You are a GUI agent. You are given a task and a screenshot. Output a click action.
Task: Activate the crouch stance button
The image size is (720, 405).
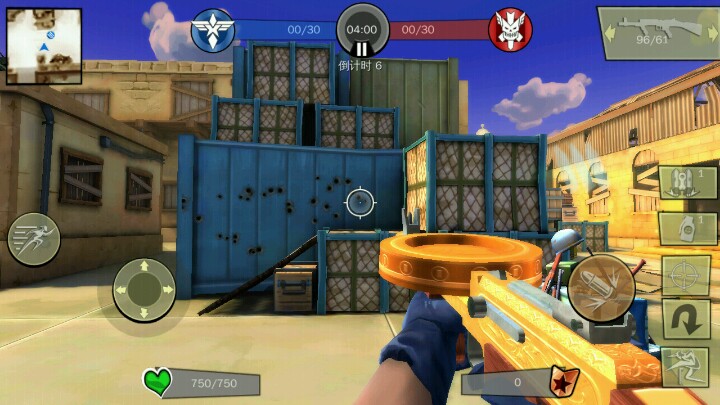685,366
